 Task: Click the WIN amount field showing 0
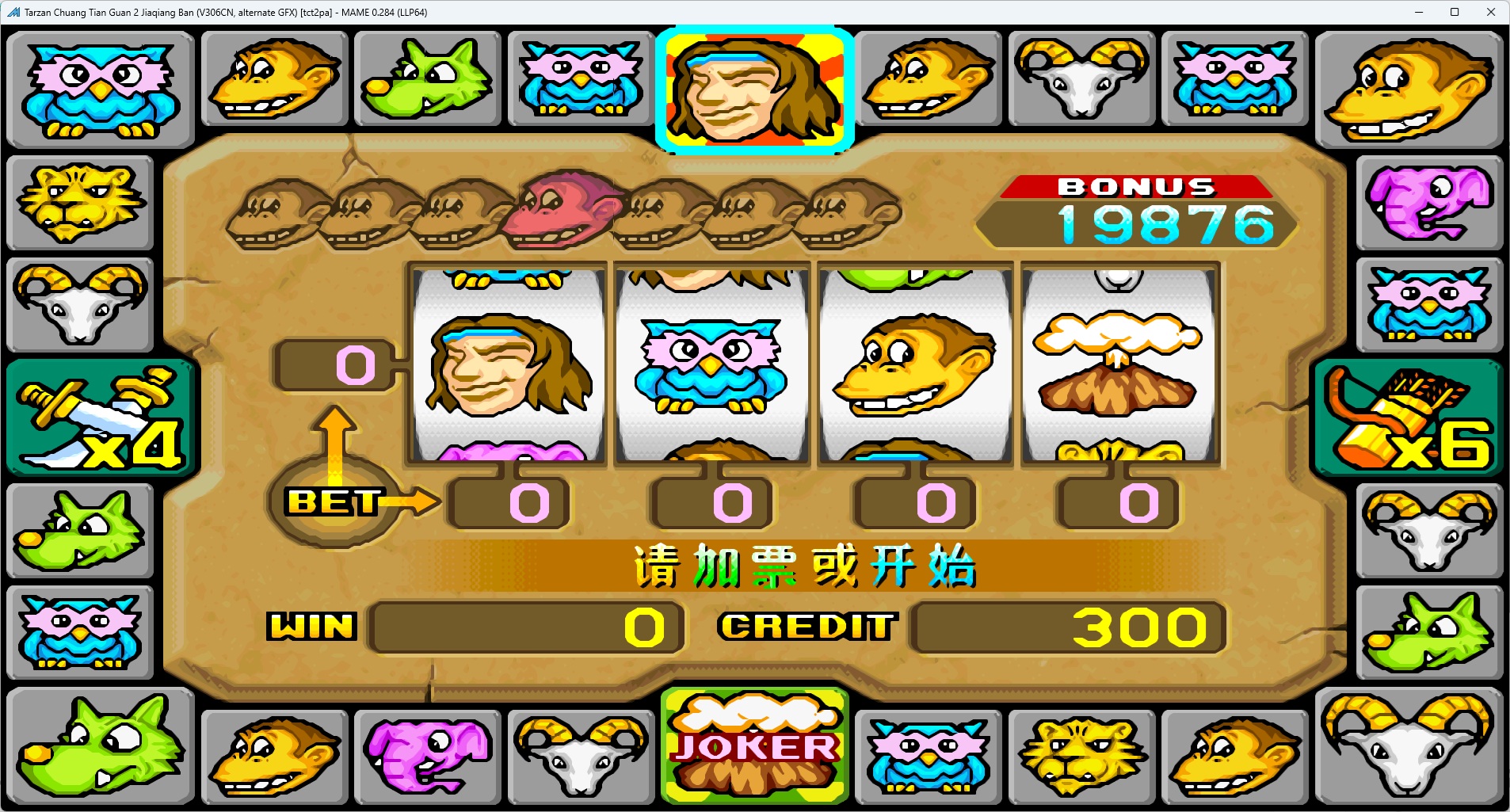[x=527, y=627]
